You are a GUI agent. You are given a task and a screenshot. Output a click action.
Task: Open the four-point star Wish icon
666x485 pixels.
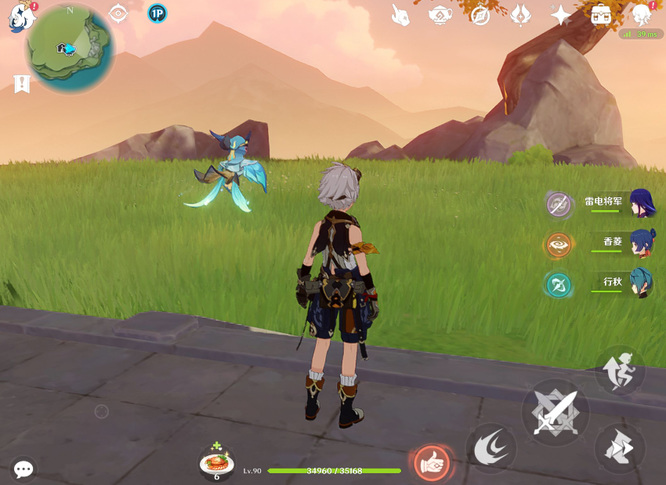(561, 15)
